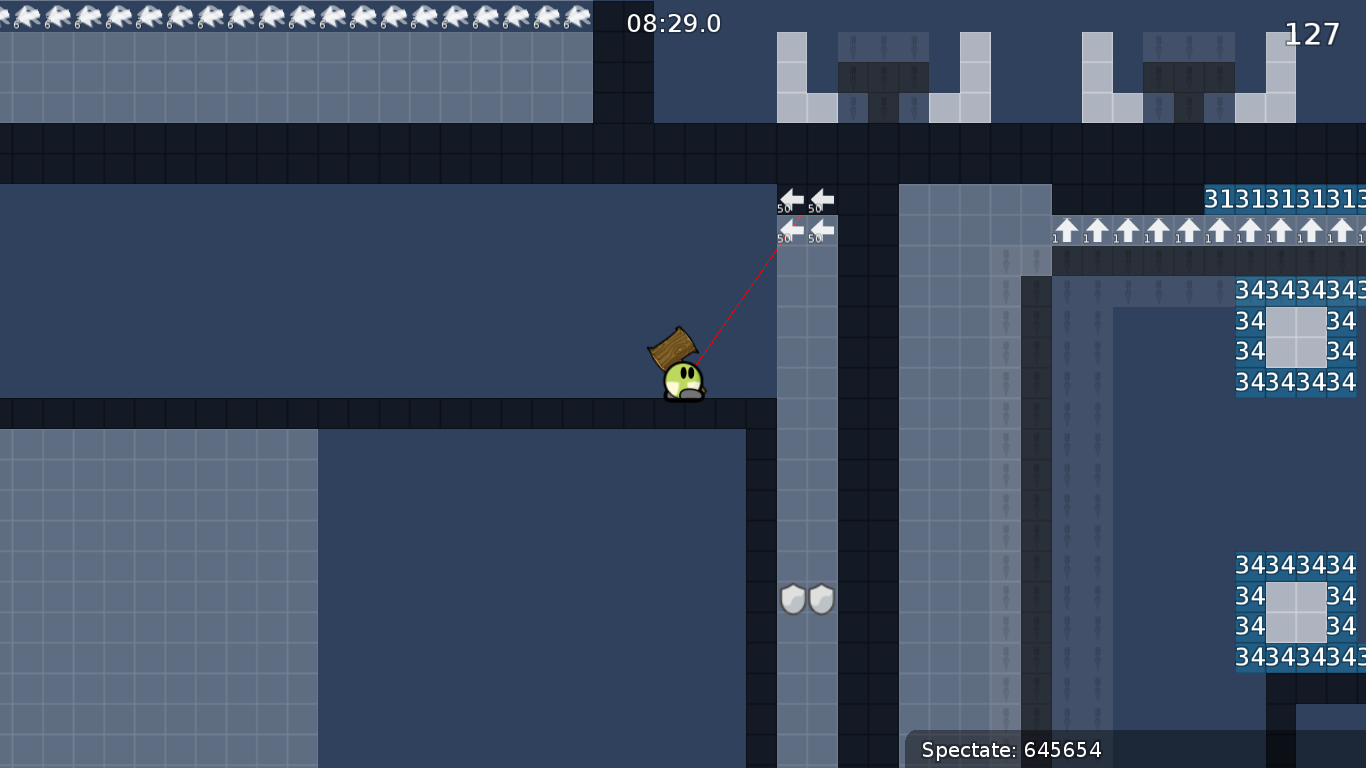Click the 127 counter in the corner
Viewport: 1366px width, 768px height.
point(1311,33)
